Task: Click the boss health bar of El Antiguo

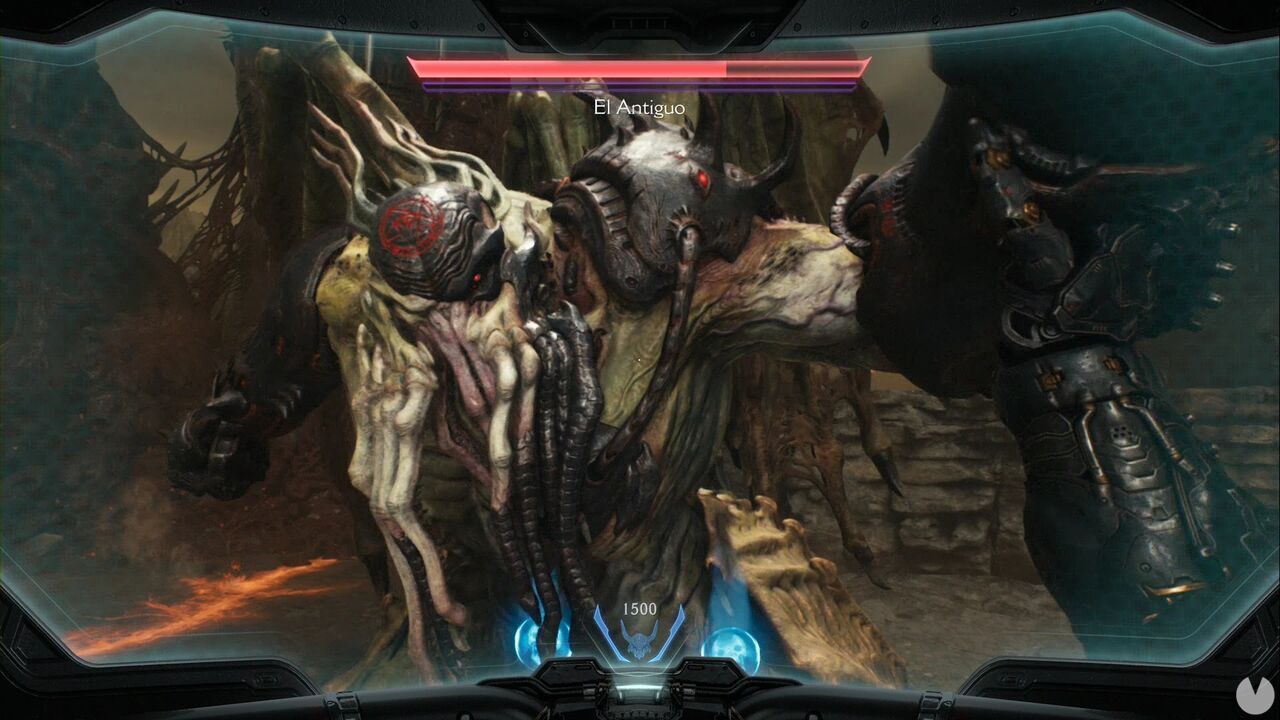Action: [640, 70]
